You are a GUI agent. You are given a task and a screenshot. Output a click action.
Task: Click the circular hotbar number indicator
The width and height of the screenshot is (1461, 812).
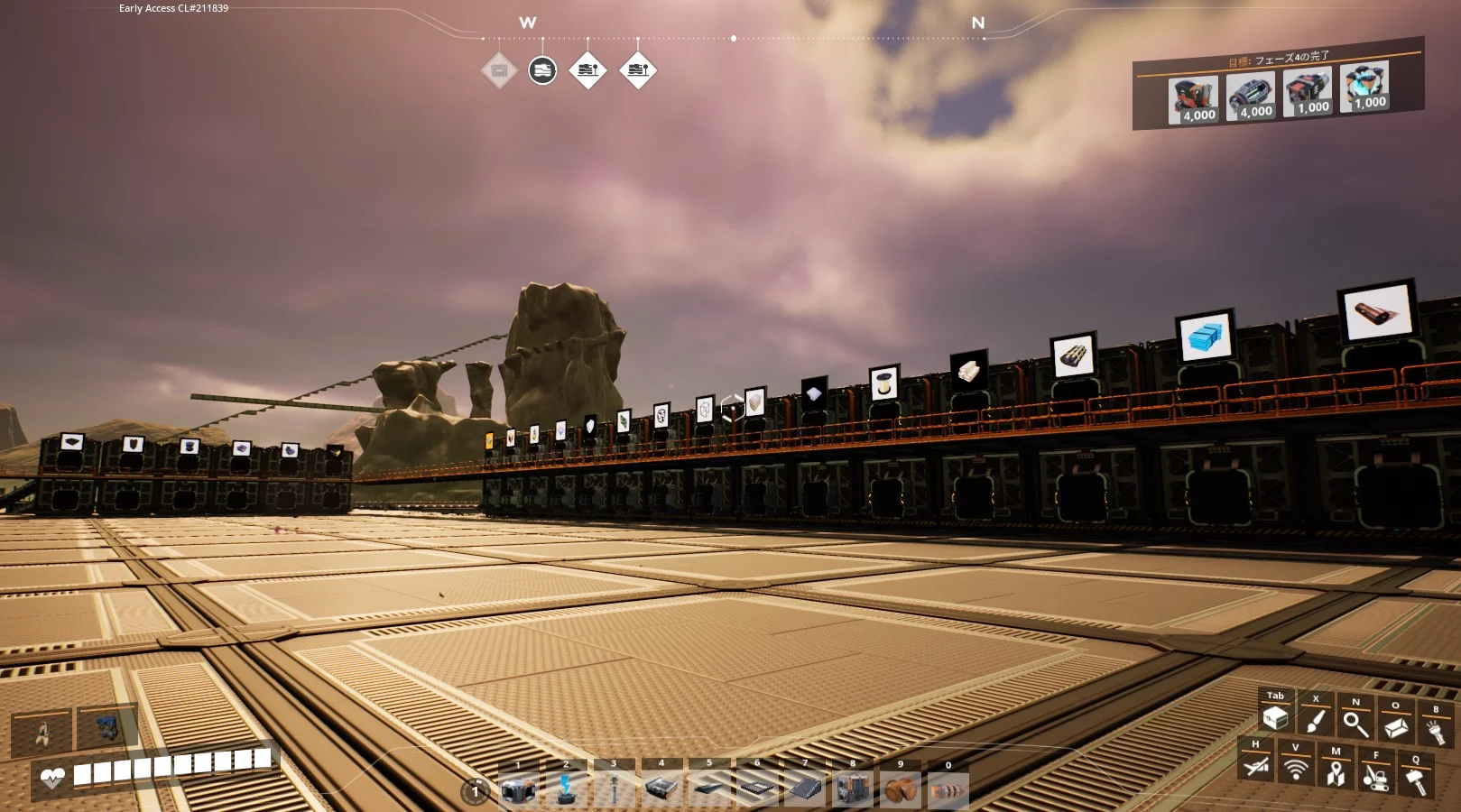475,791
